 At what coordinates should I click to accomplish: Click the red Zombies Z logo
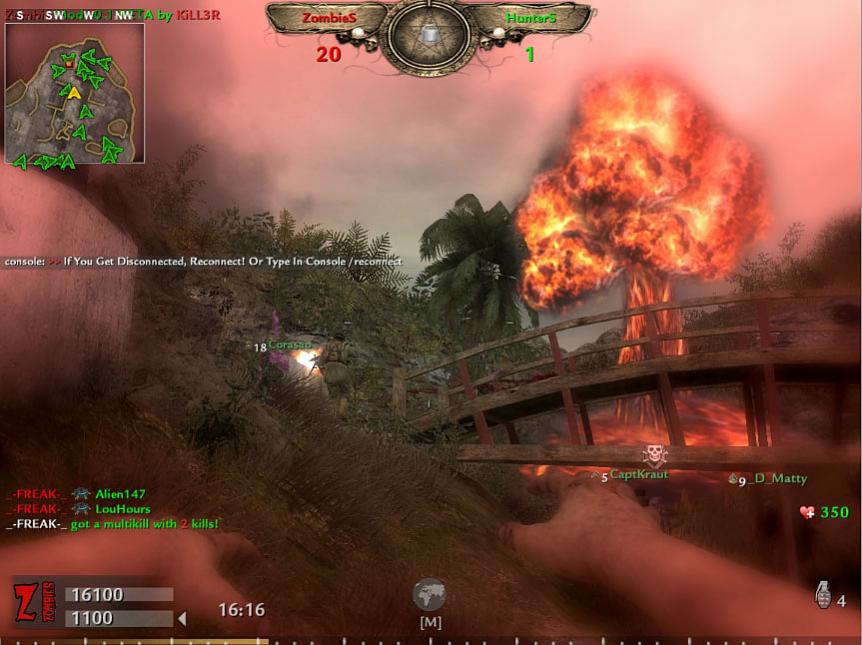pos(27,603)
